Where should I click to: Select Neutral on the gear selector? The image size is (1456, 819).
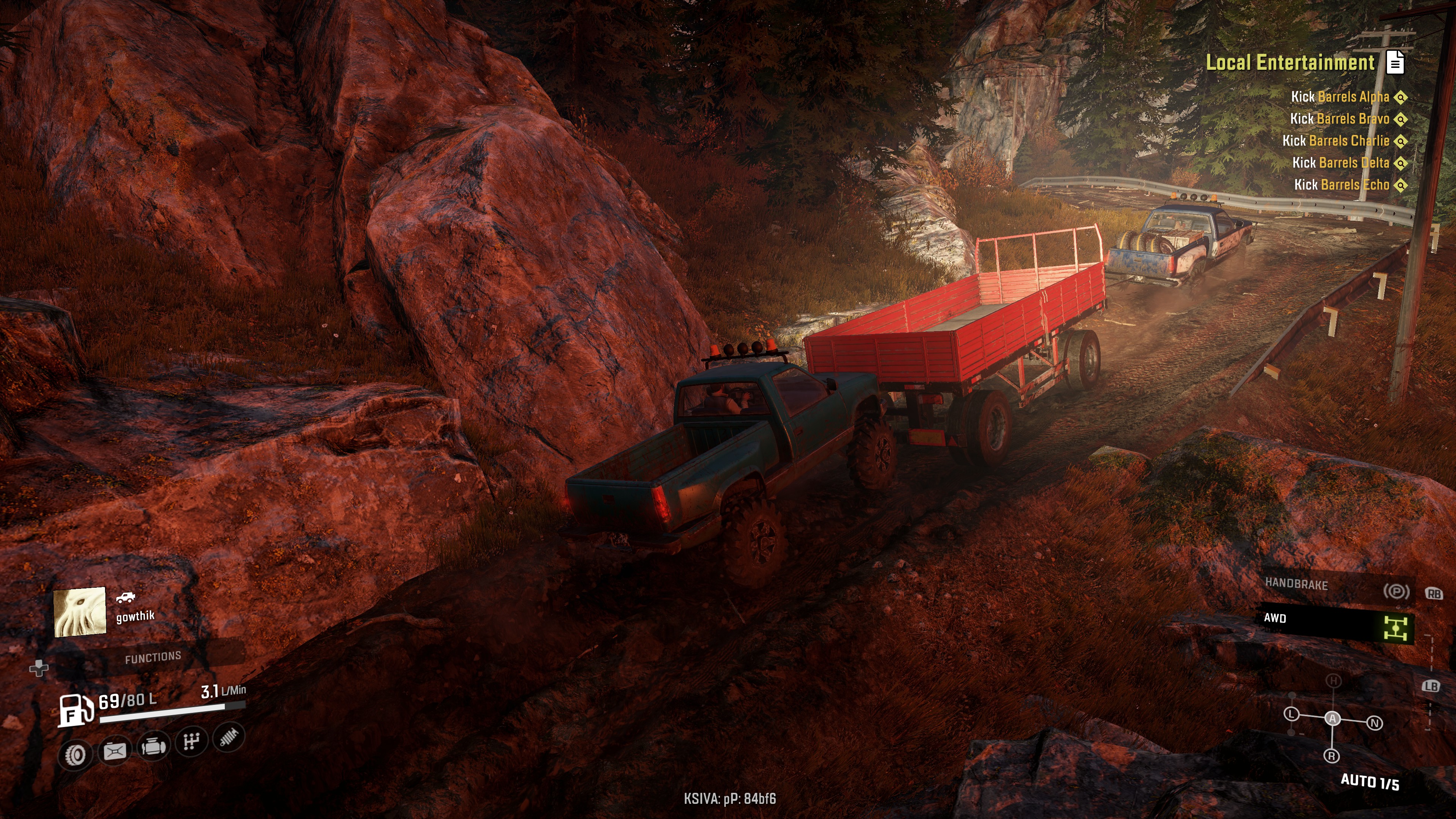(x=1374, y=723)
